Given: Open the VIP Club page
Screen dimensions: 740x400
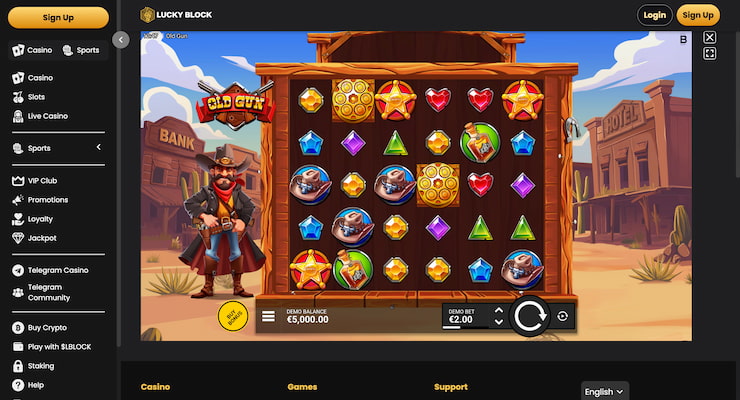Looking at the screenshot, I should pos(44,181).
